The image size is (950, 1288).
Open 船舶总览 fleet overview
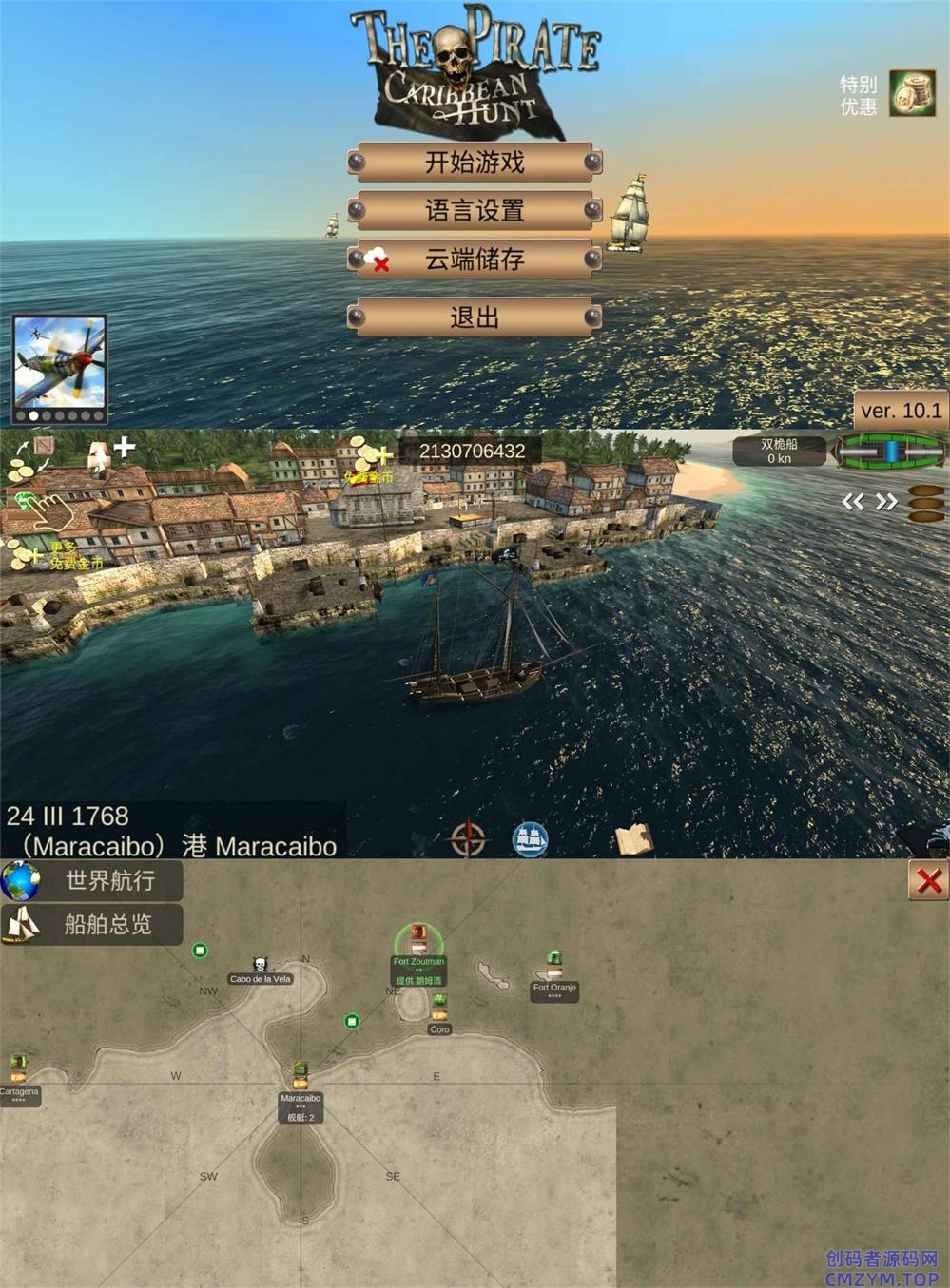92,924
